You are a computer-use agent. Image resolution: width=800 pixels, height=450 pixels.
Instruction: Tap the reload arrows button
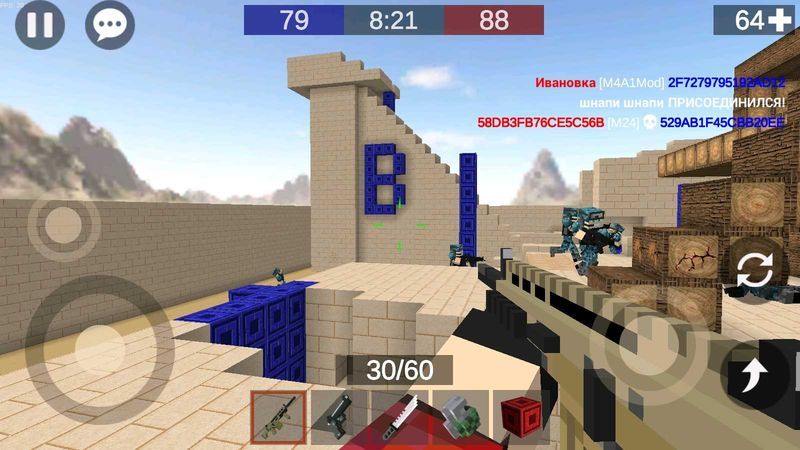coord(753,270)
